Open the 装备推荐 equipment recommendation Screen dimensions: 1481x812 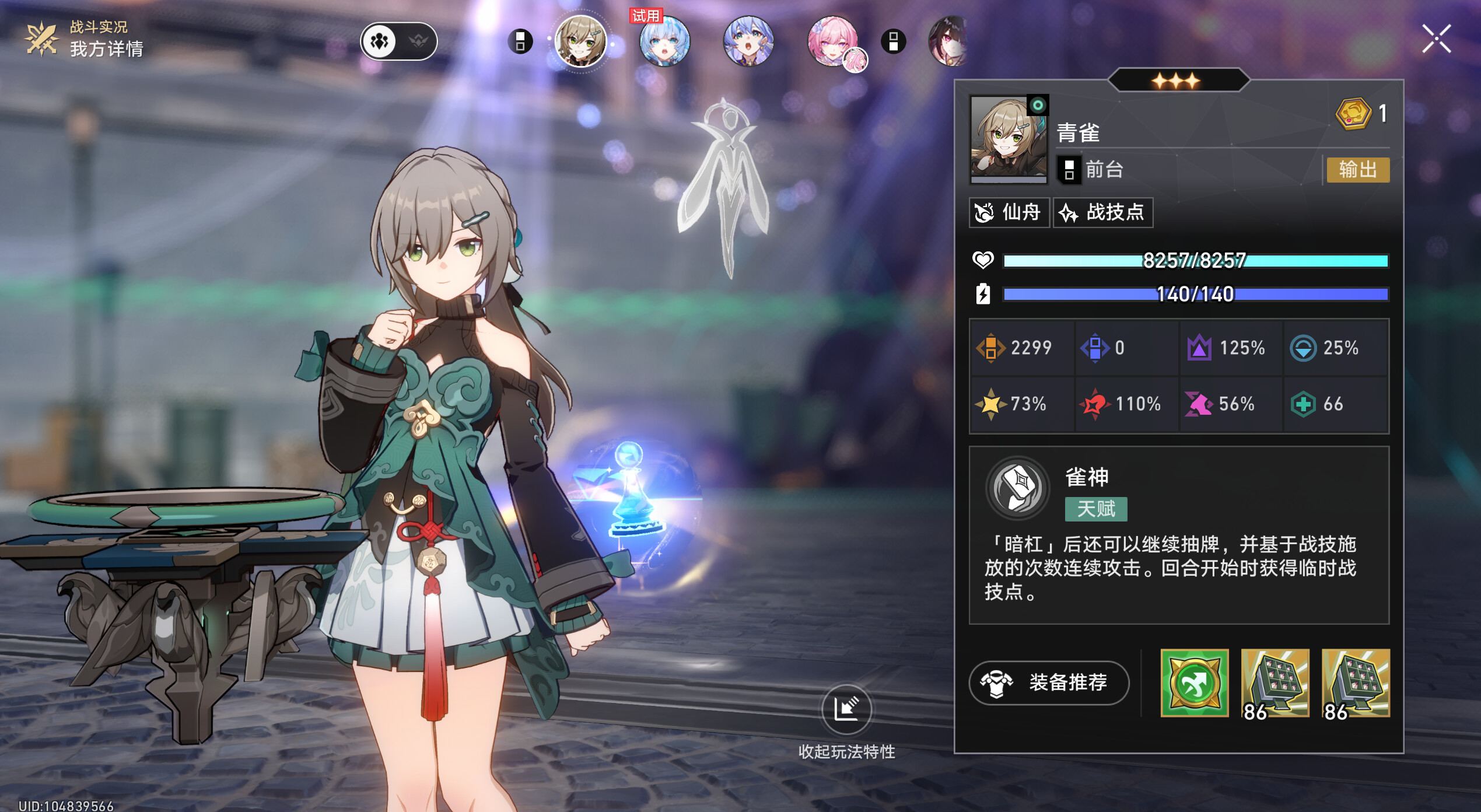[x=1049, y=682]
